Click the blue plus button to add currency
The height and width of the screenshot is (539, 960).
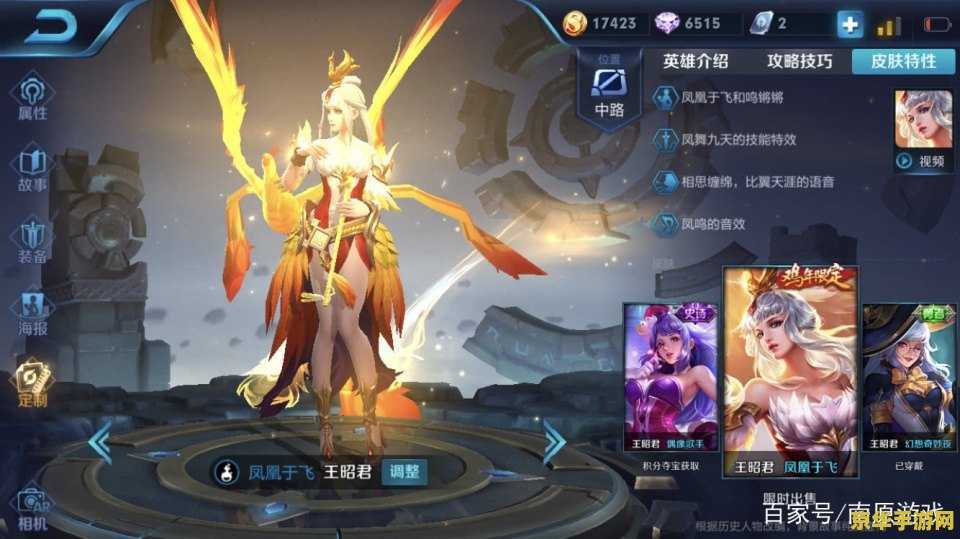tap(850, 24)
